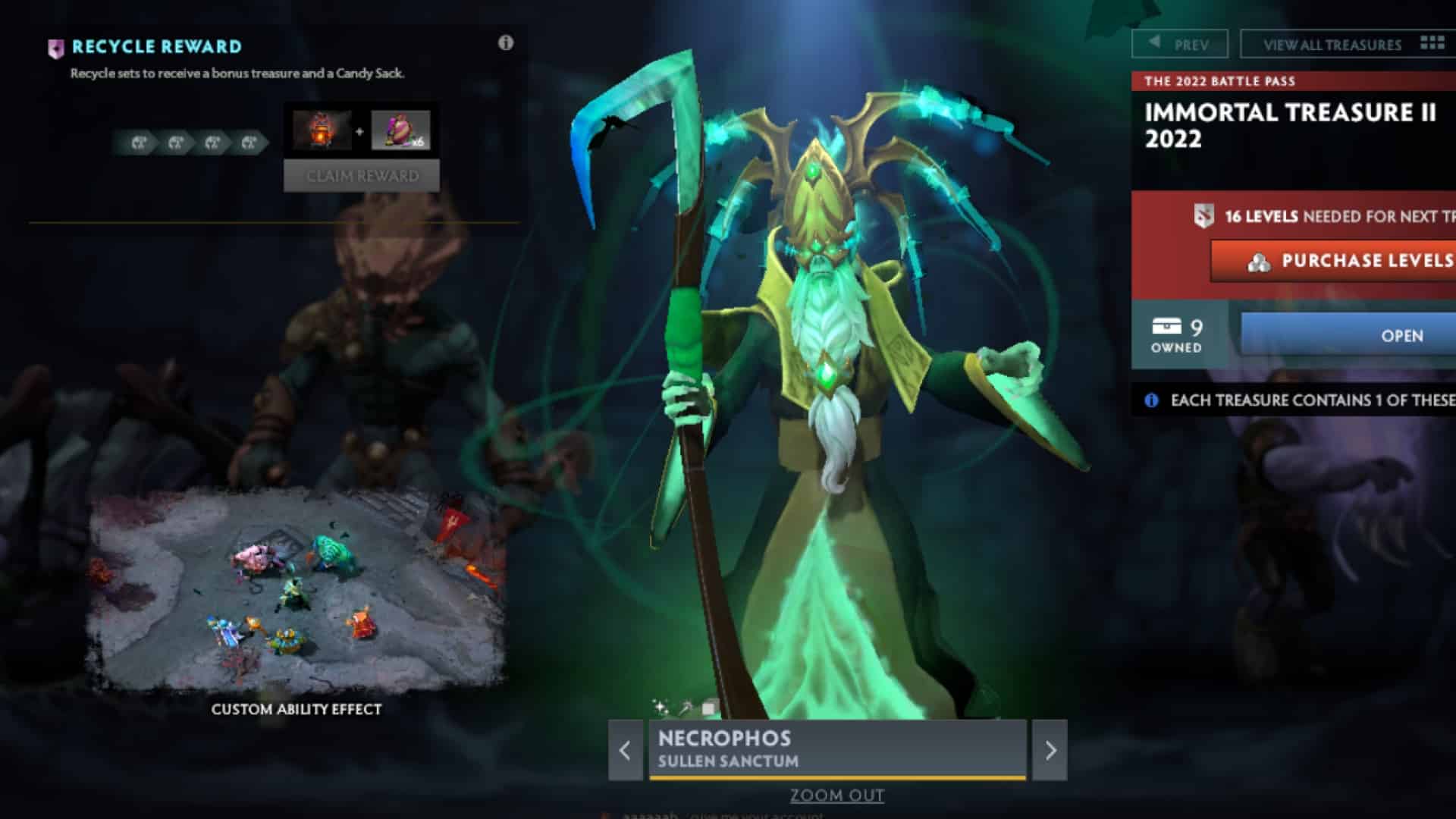Screen dimensions: 1456x819
Task: Click the Claim Reward button
Action: (362, 175)
